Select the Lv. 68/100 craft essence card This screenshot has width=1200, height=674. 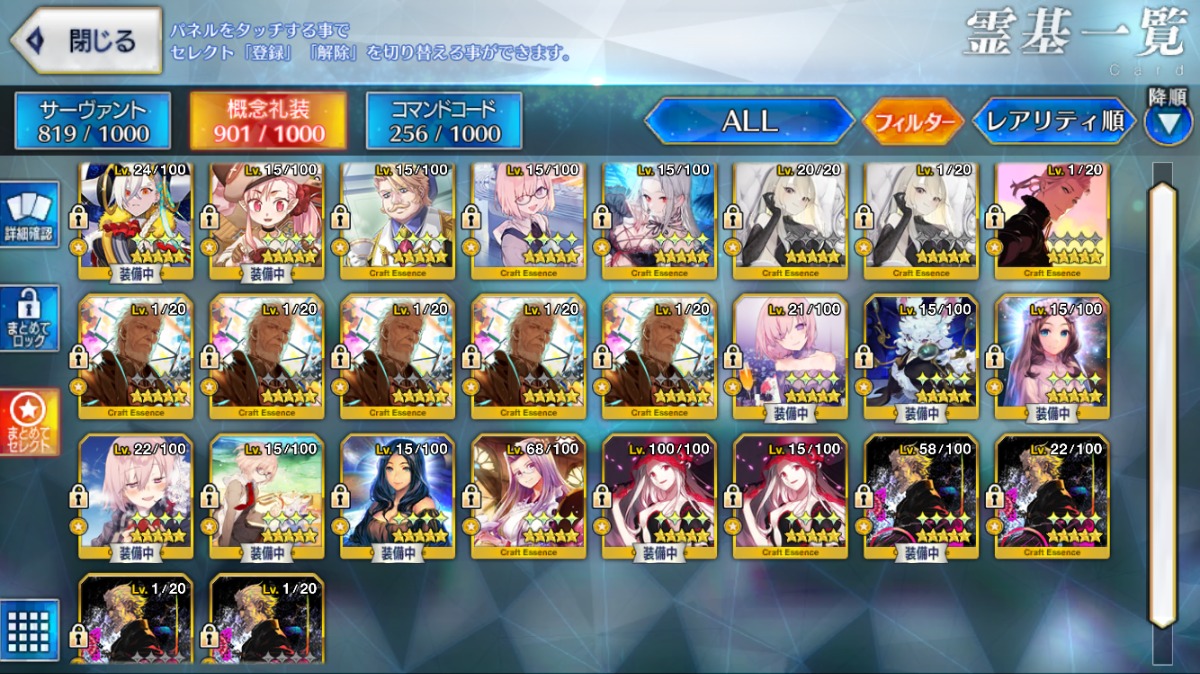tap(528, 495)
